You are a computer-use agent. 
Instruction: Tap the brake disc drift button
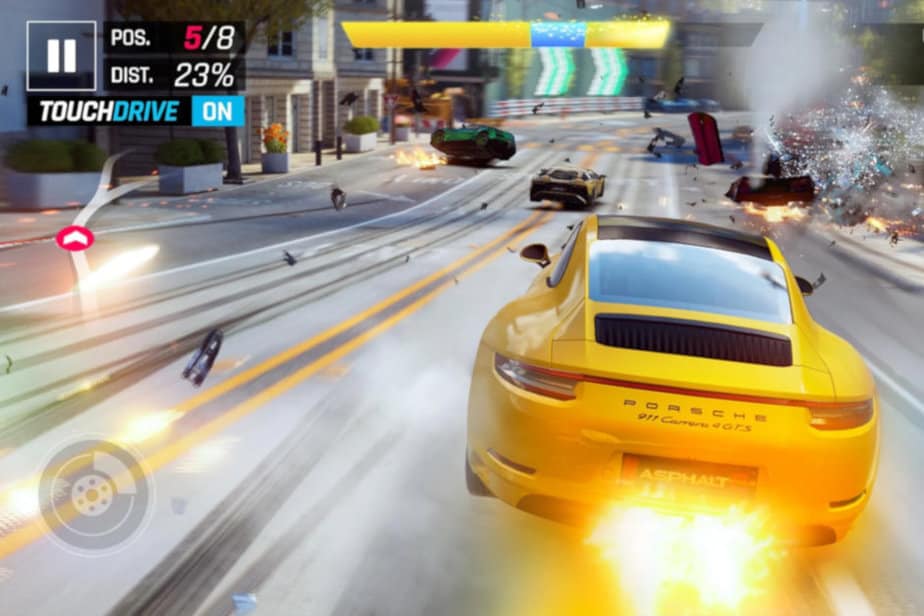point(95,494)
